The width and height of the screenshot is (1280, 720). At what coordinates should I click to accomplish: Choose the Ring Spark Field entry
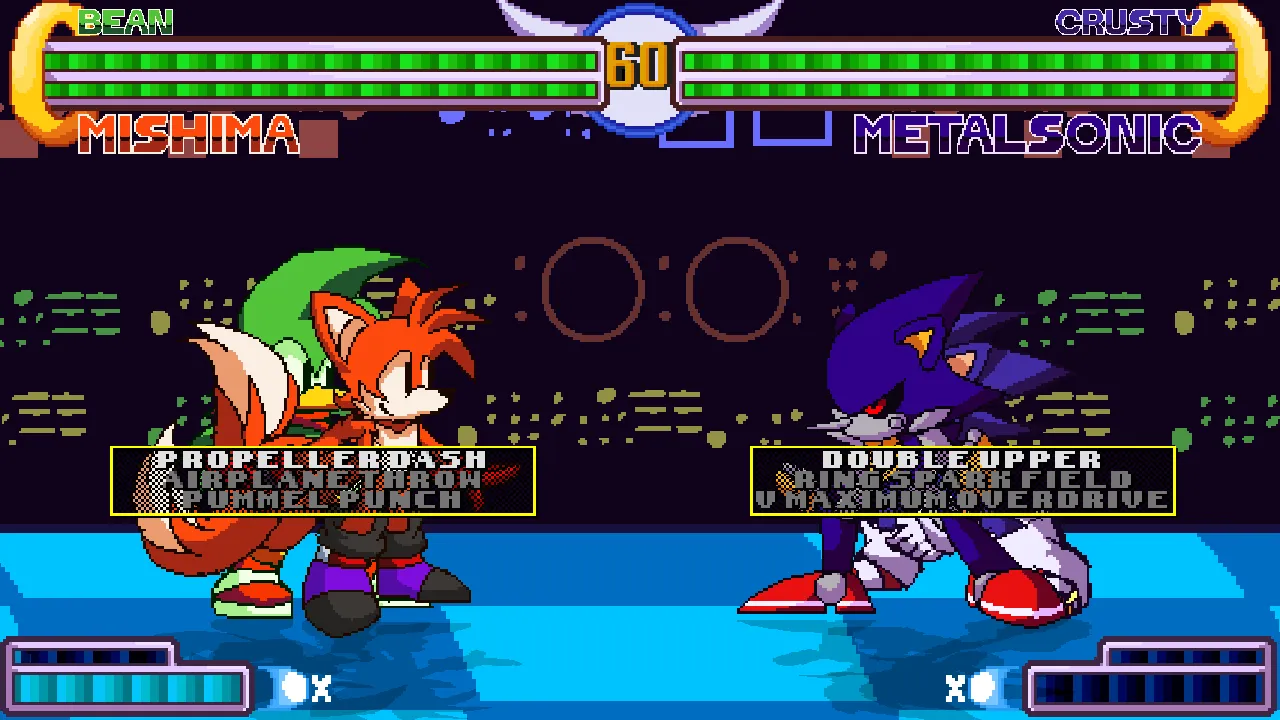coord(962,479)
